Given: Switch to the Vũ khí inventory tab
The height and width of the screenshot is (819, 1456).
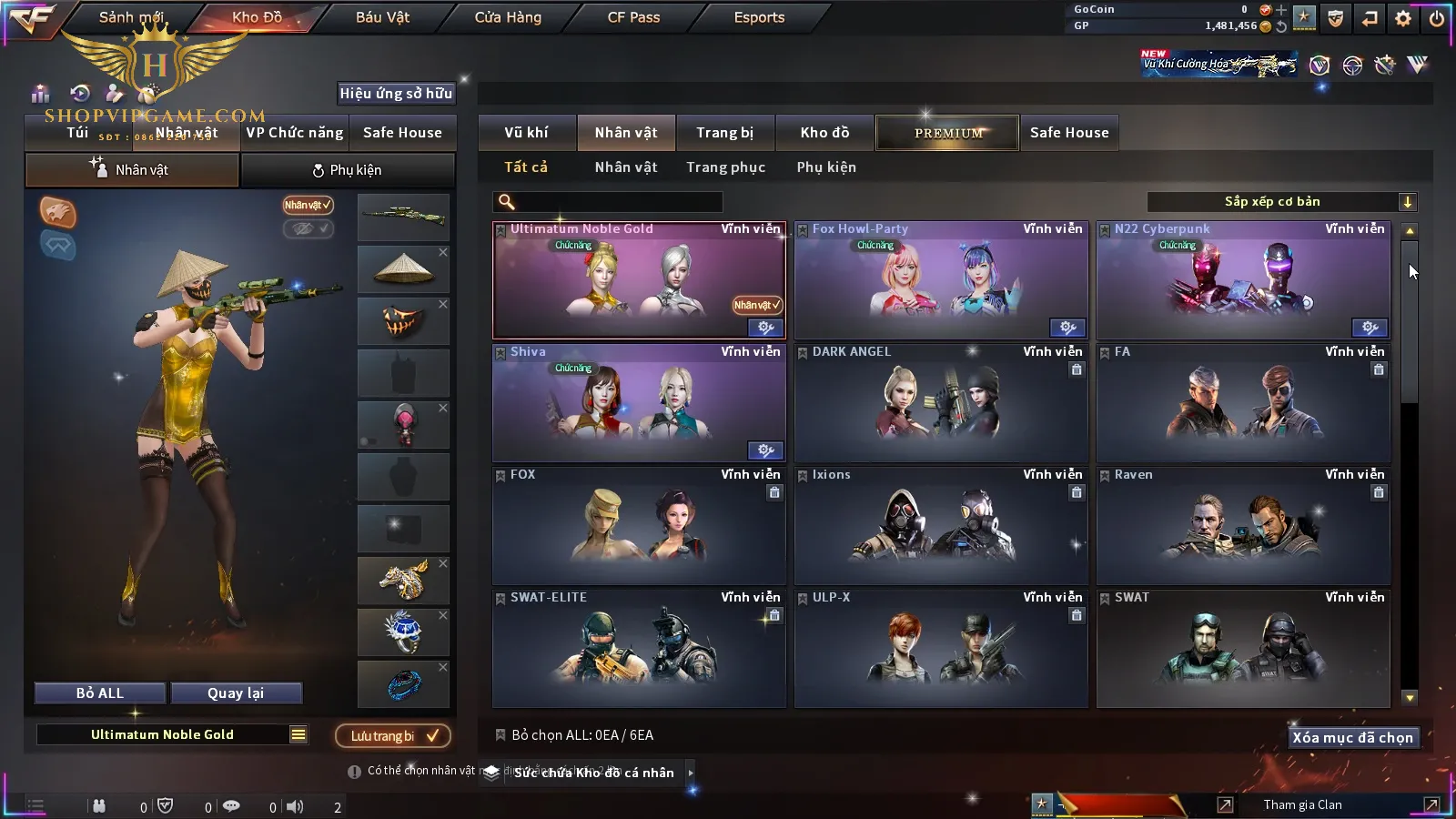Looking at the screenshot, I should point(526,133).
